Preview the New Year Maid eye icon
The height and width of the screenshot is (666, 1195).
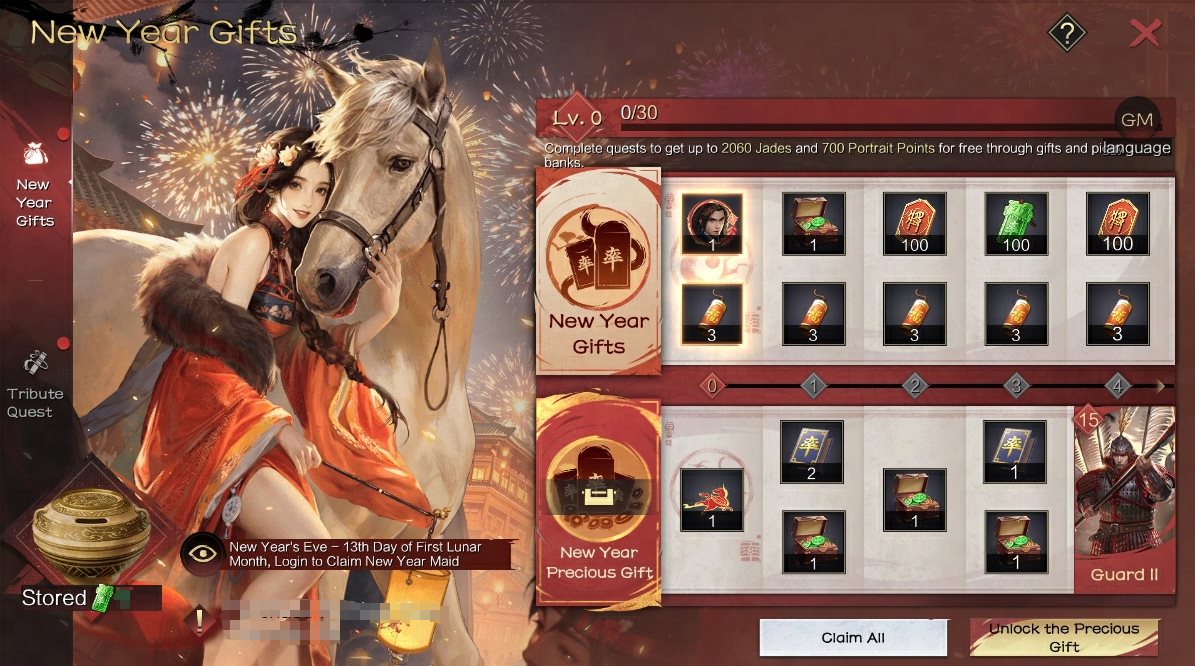[202, 555]
